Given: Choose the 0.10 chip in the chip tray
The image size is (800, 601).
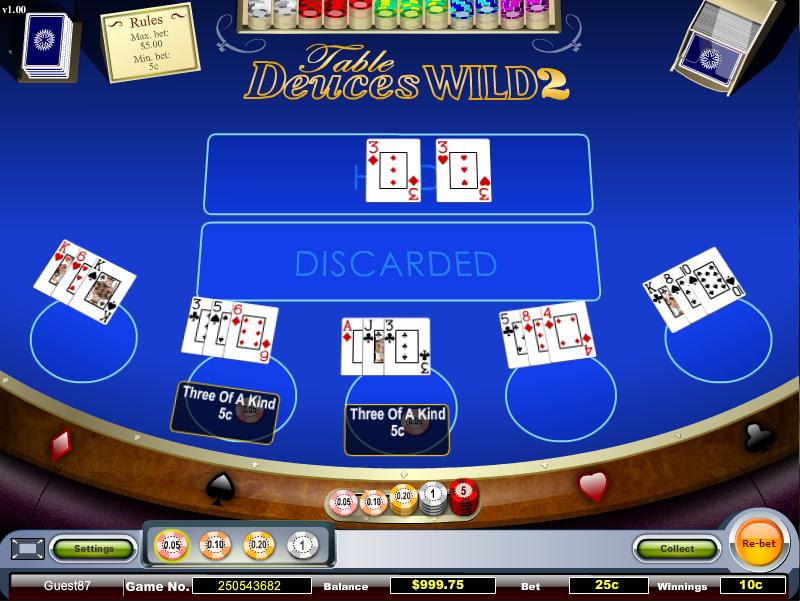Looking at the screenshot, I should coord(215,545).
